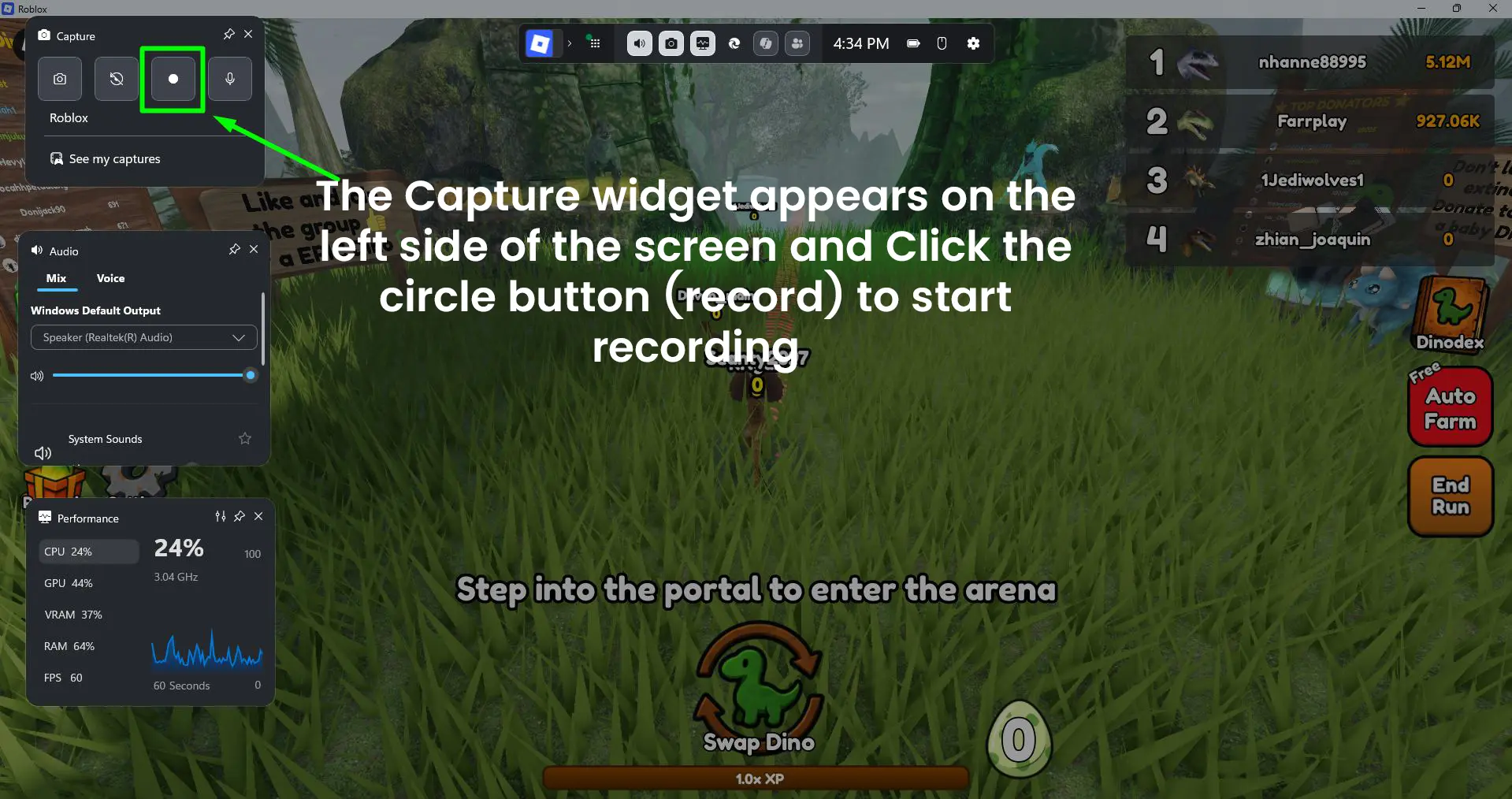The image size is (1512, 799).
Task: Expand the chevron next to the Roblox icon
Action: click(x=569, y=43)
